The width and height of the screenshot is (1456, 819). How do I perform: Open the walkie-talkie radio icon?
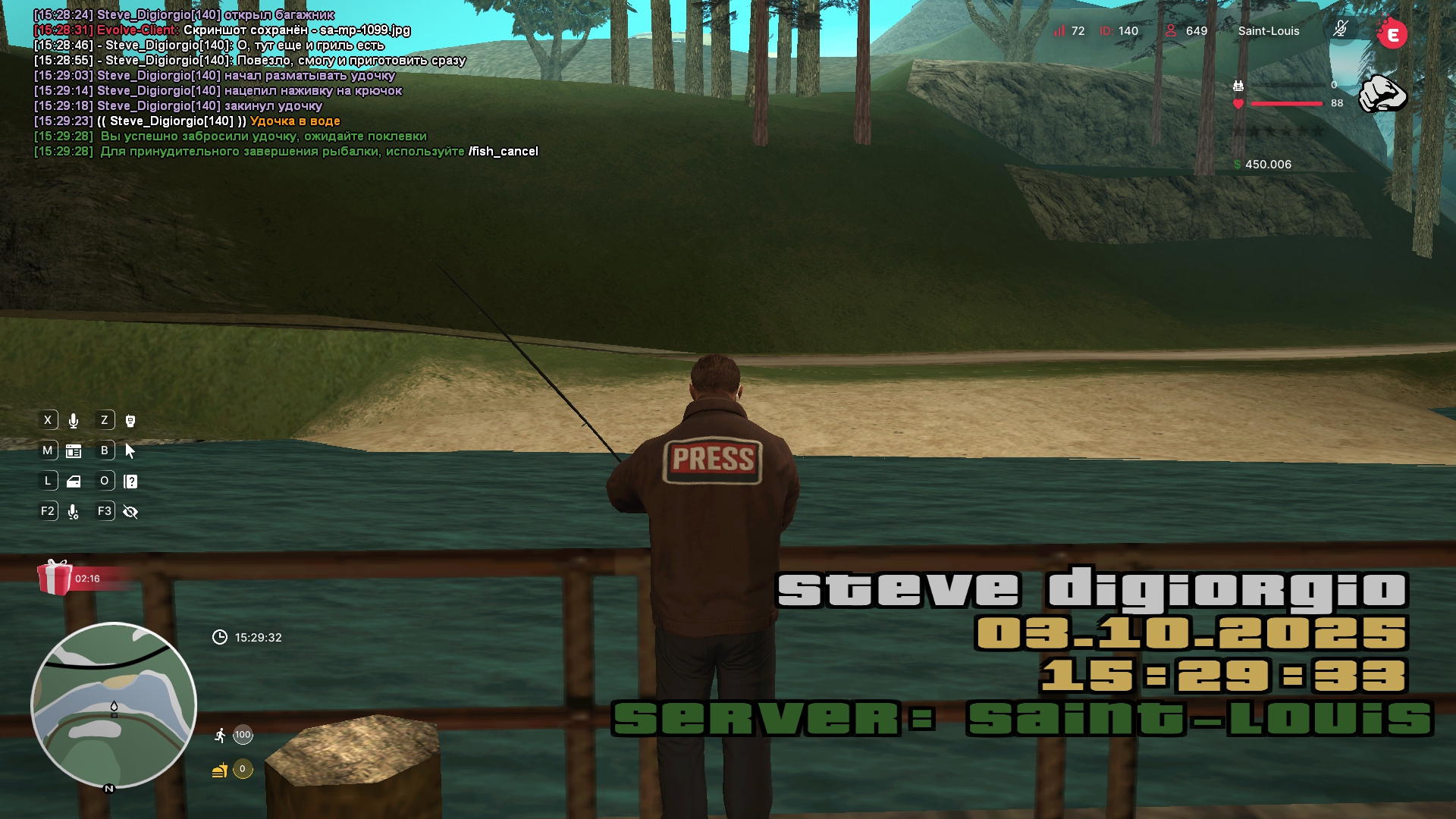click(130, 421)
